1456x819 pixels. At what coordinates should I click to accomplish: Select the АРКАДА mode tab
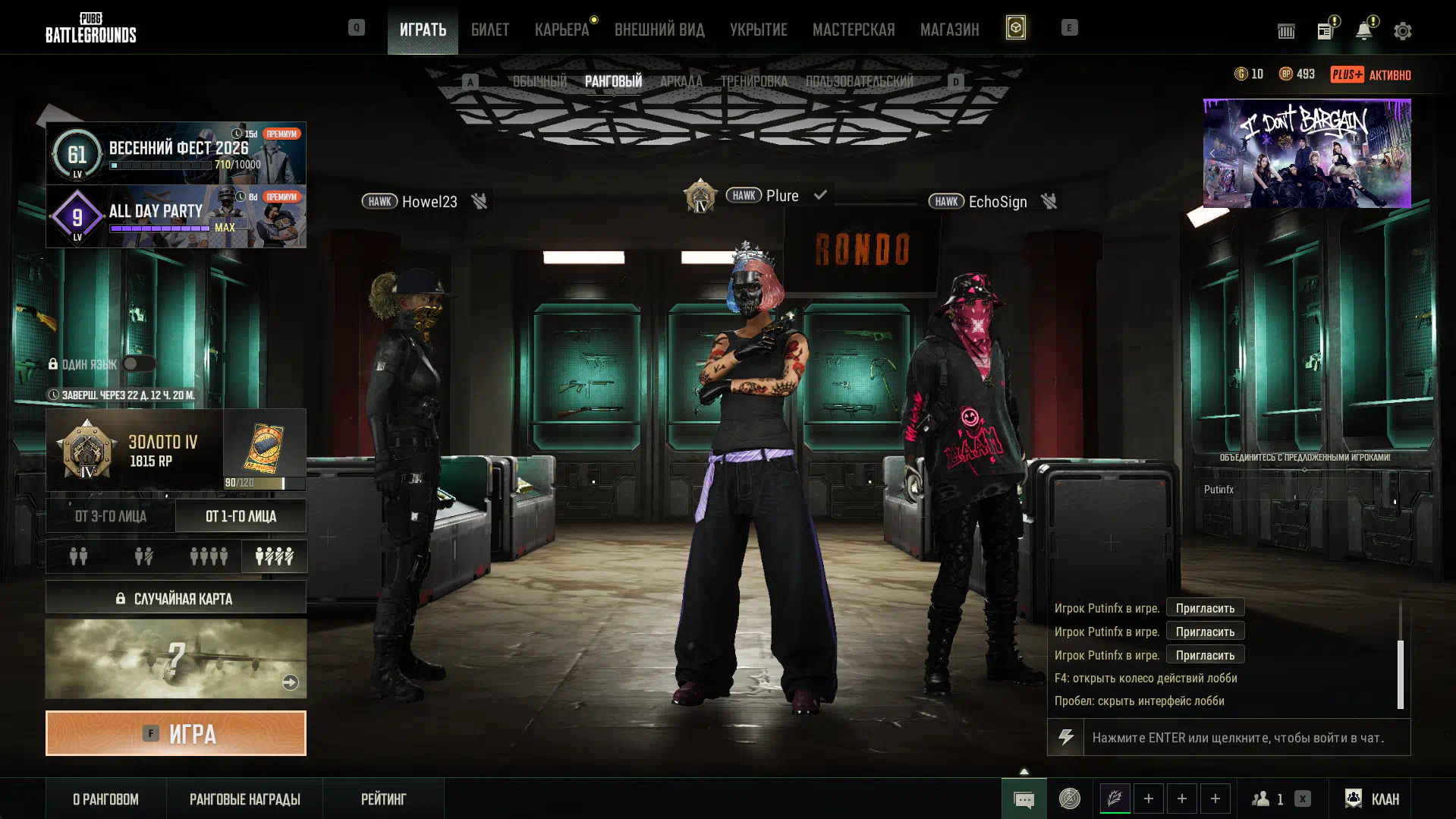(681, 81)
